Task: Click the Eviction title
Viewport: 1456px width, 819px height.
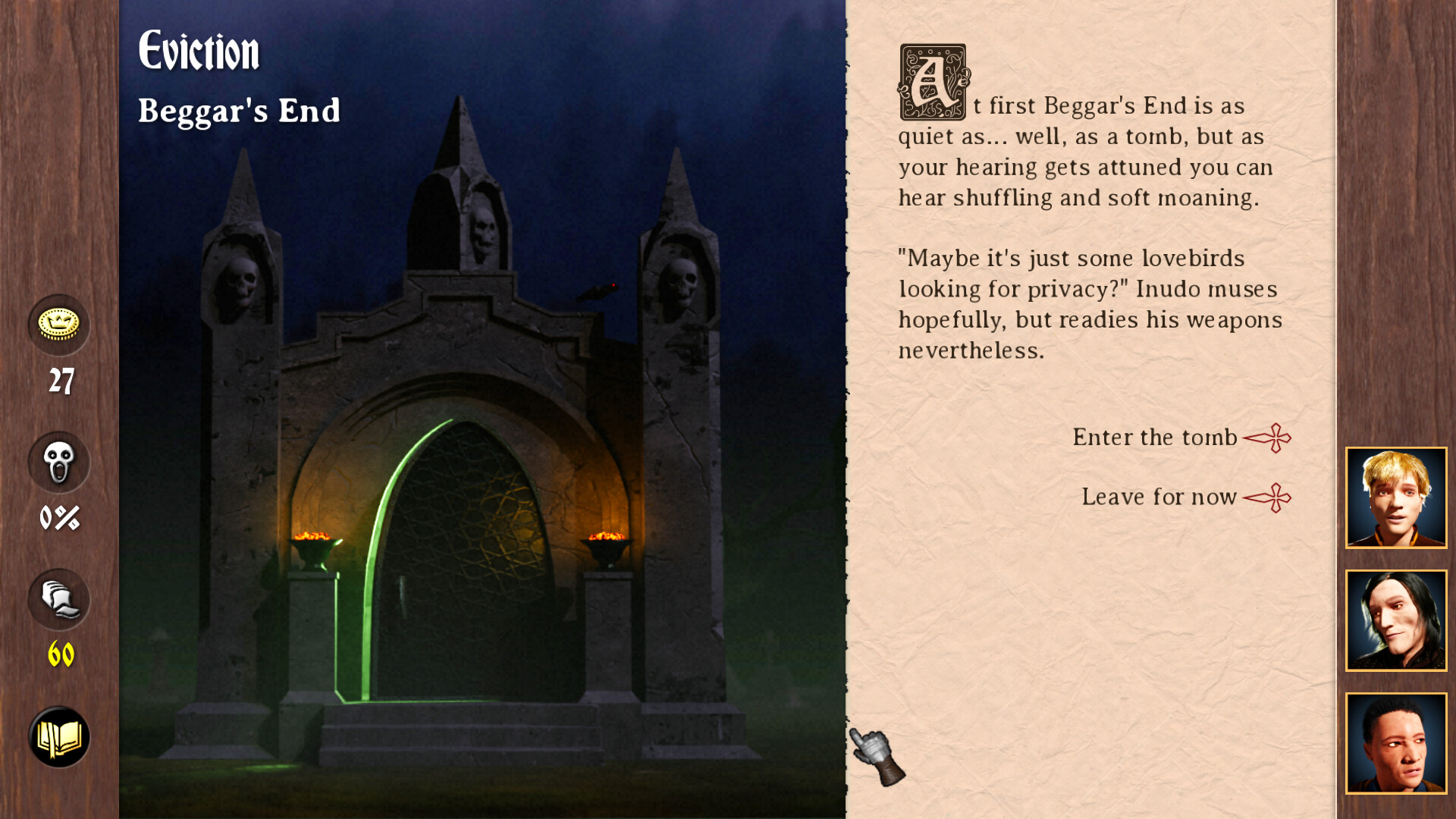Action: 199,52
